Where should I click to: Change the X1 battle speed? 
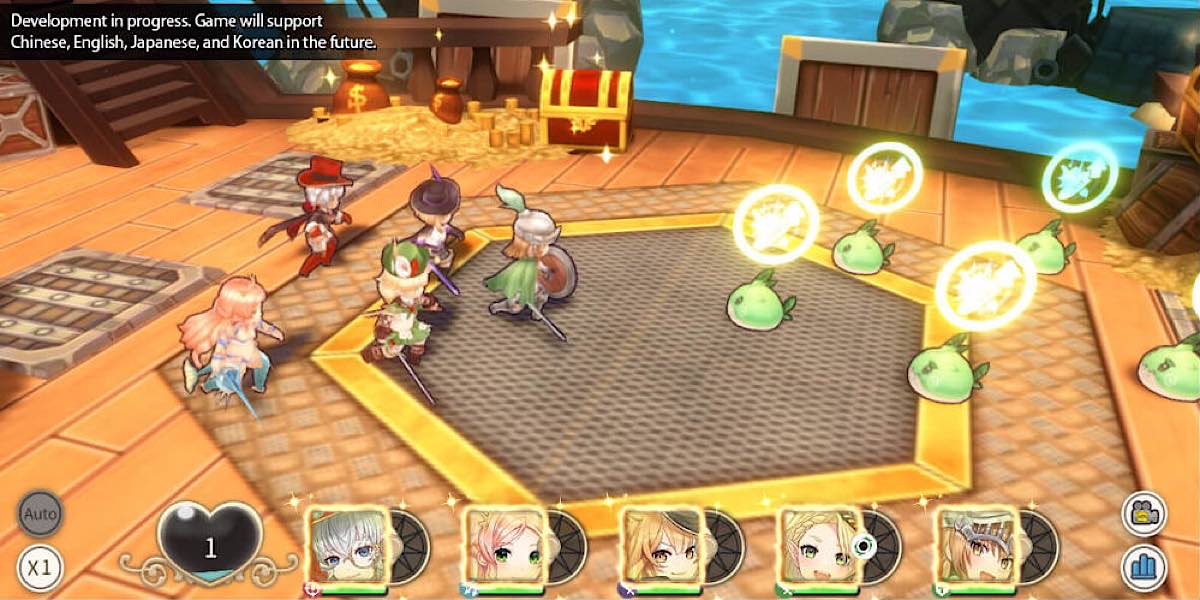coord(41,568)
